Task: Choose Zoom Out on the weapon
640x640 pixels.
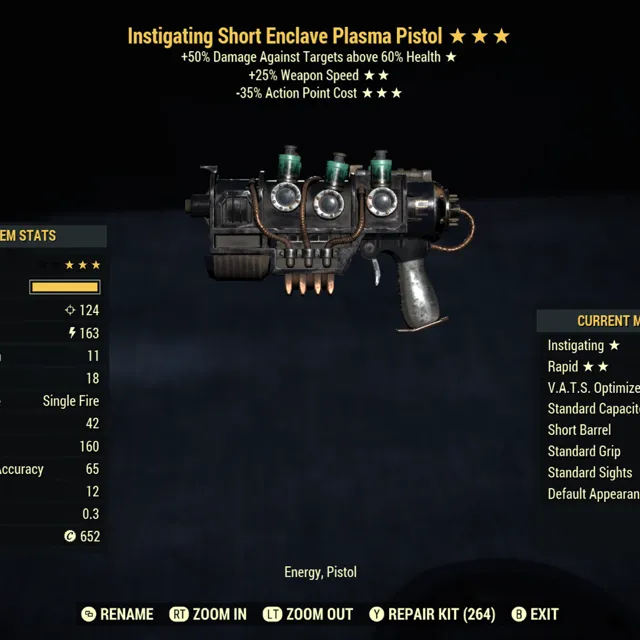Action: 308,614
